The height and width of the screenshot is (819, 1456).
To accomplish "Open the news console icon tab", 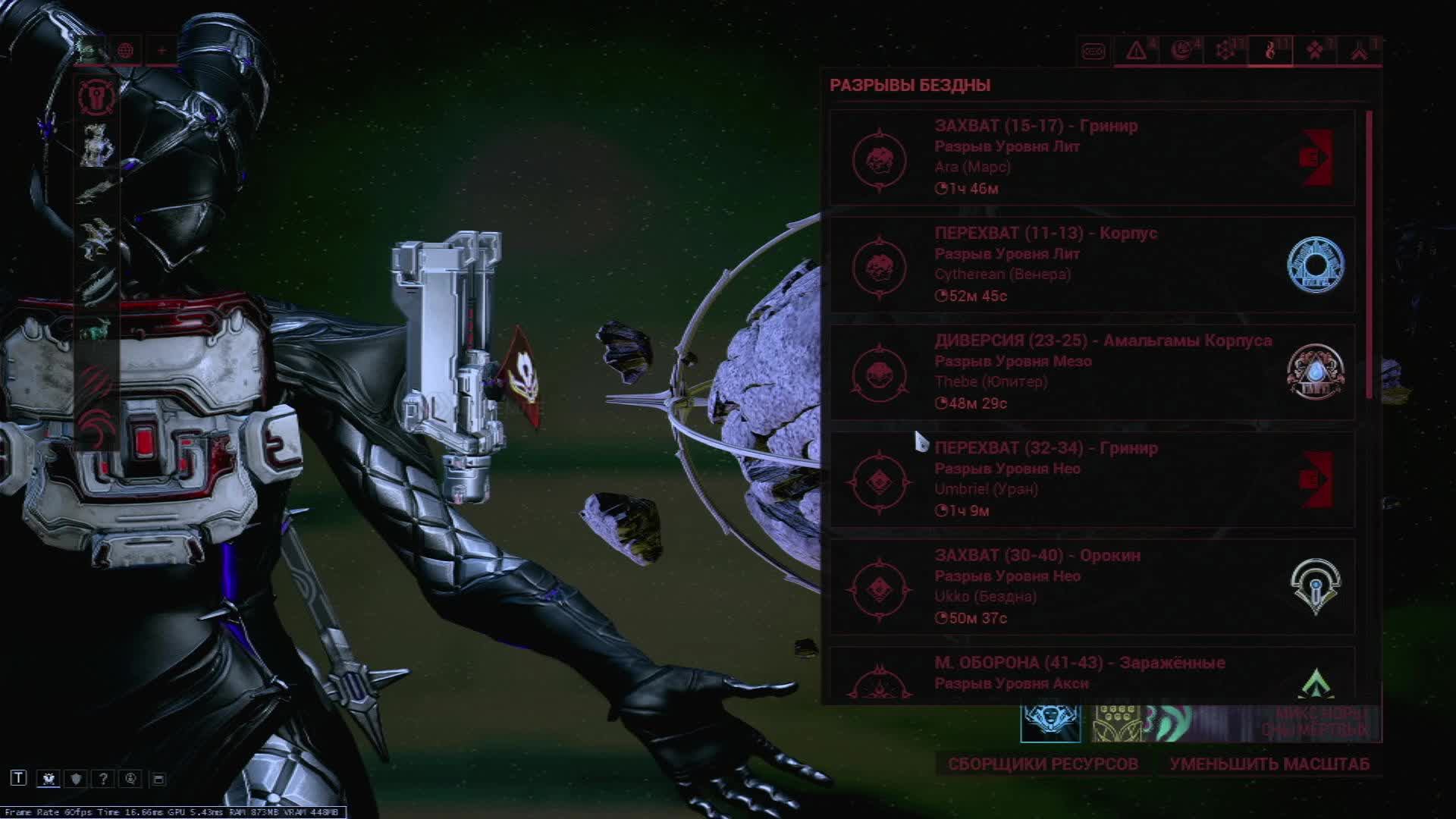I will click(x=1093, y=51).
